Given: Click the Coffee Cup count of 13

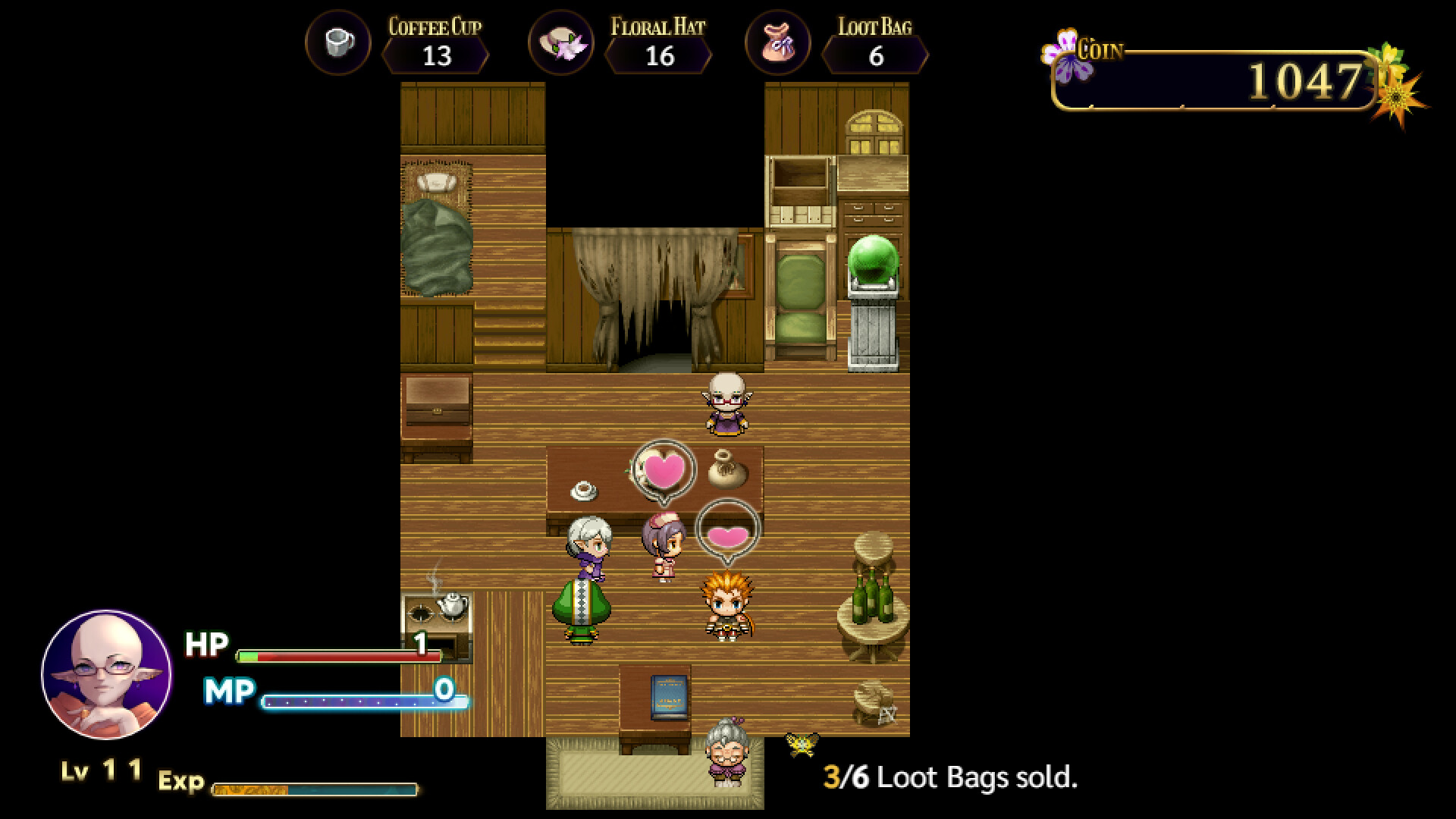Looking at the screenshot, I should (438, 56).
